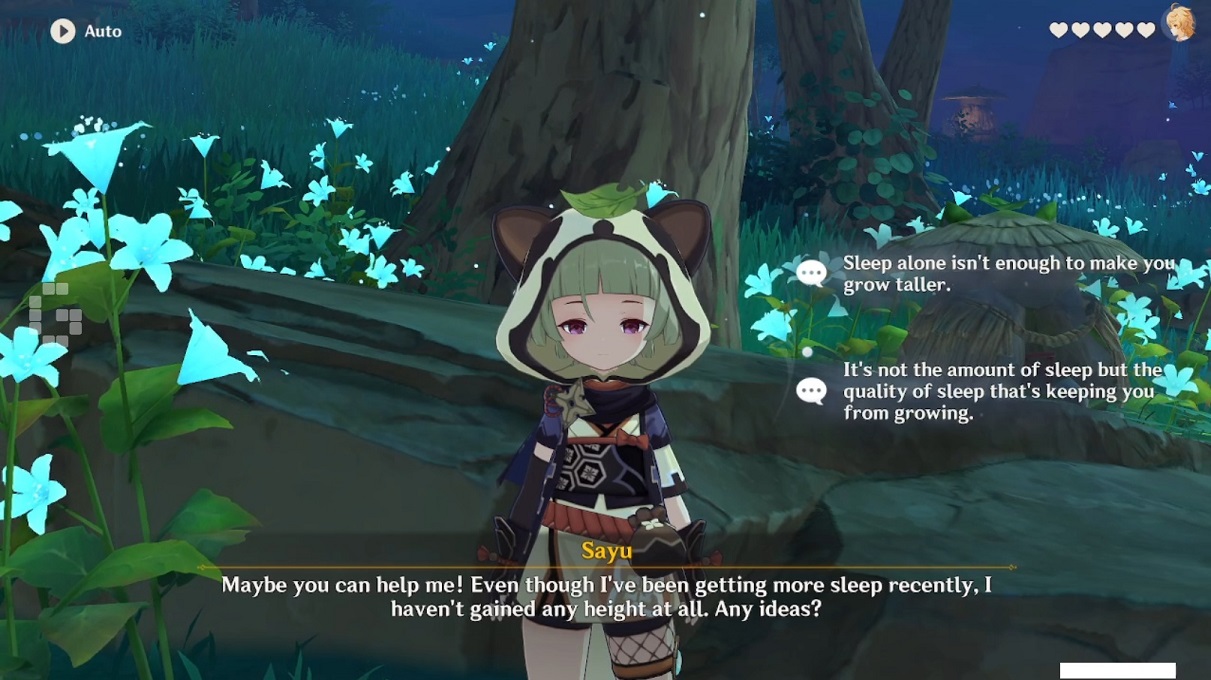Viewport: 1211px width, 680px height.
Task: Click the traveler portrait beside the hearts
Action: (x=1180, y=24)
